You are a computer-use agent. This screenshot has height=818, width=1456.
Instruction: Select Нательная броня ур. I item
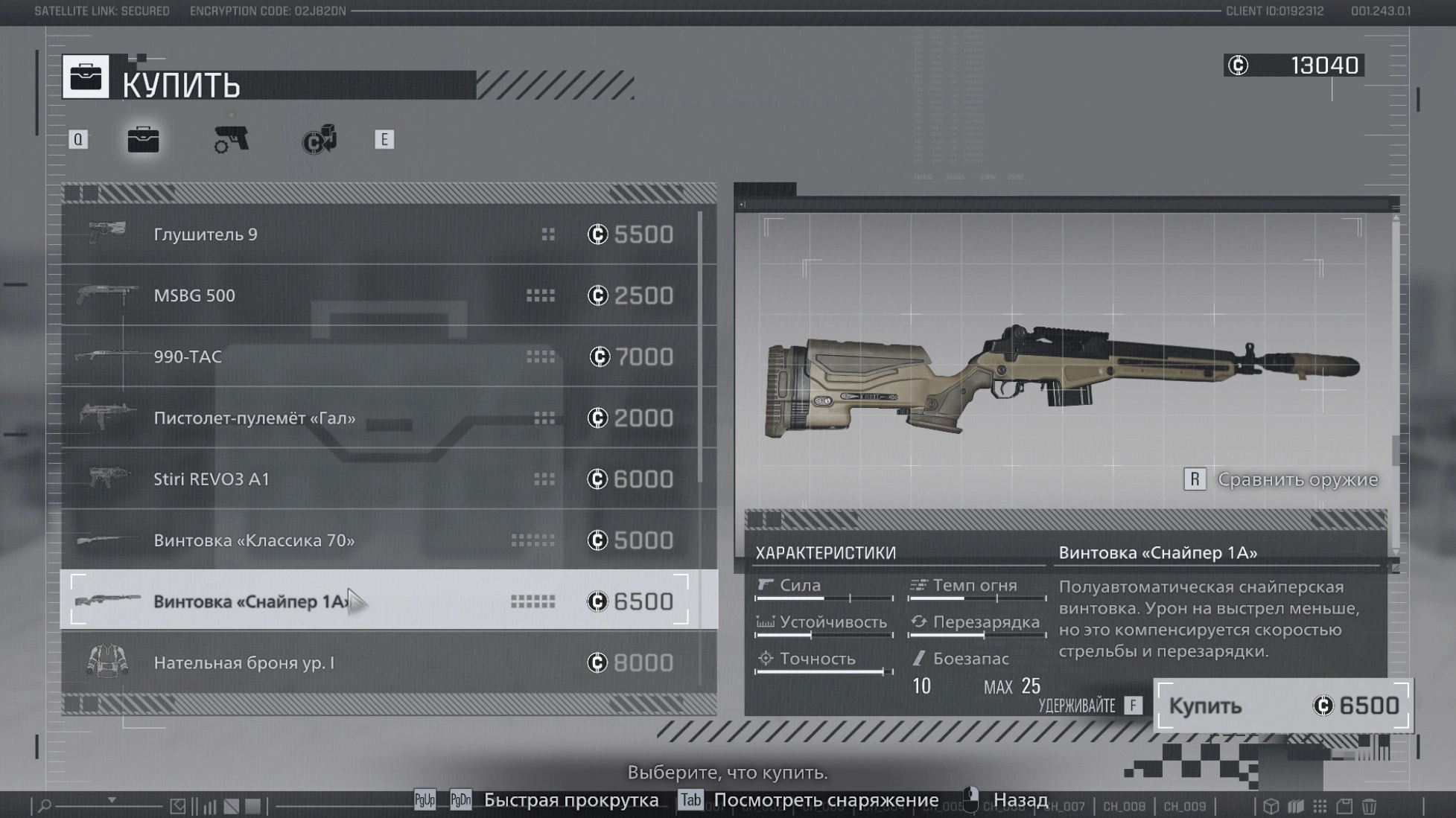(x=387, y=662)
